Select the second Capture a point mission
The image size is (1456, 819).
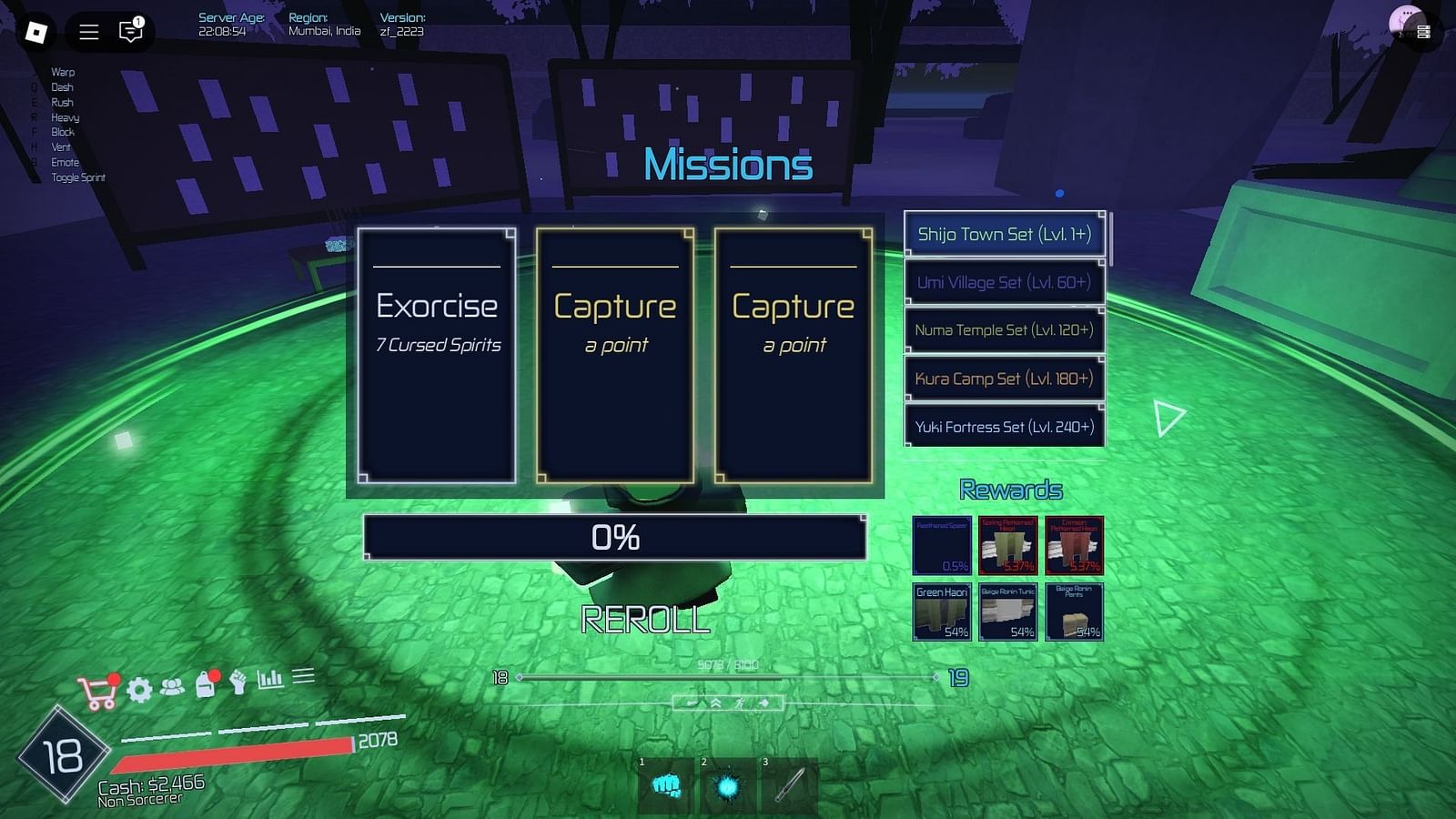[x=793, y=355]
